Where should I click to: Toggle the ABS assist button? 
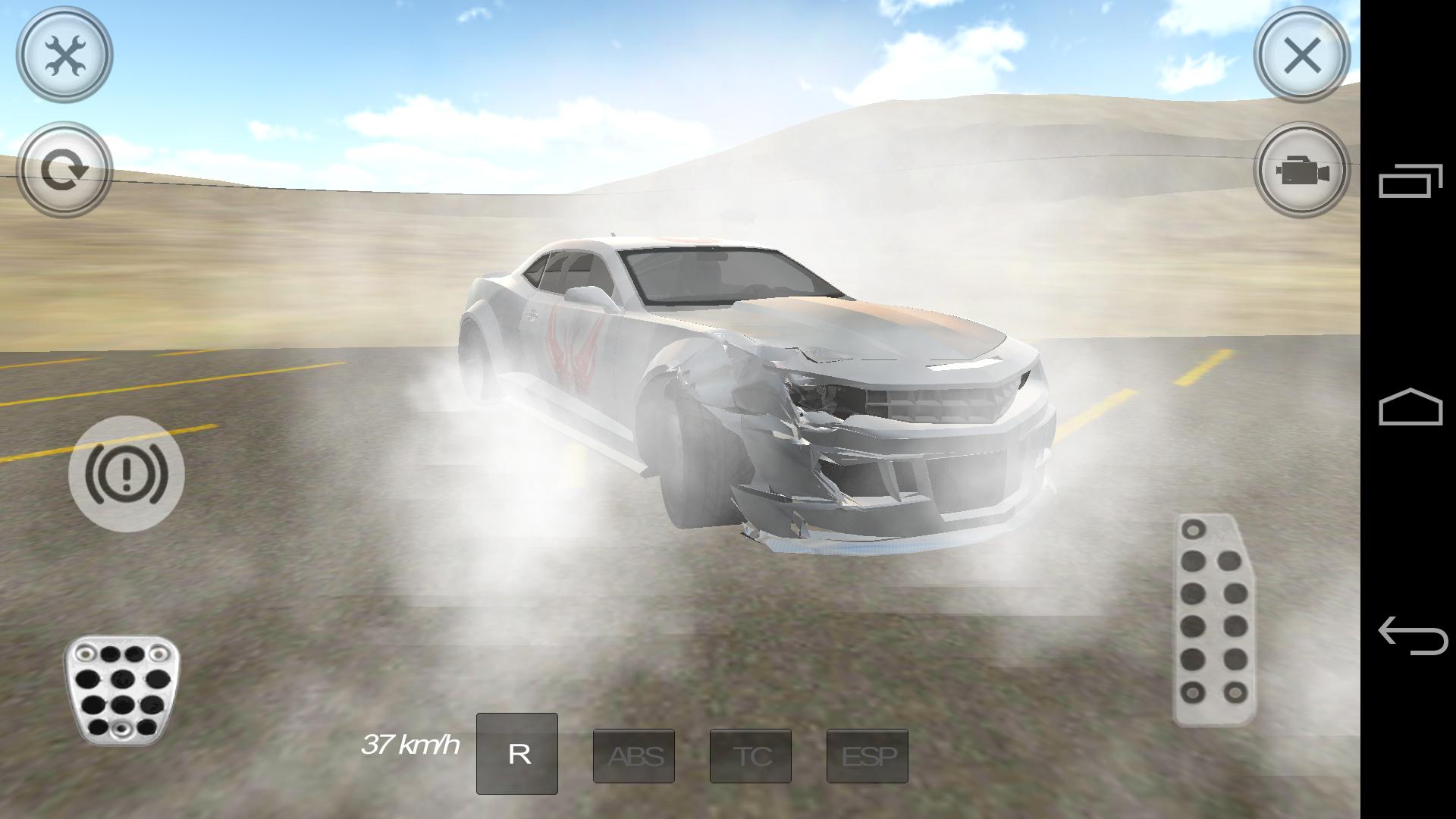(634, 755)
